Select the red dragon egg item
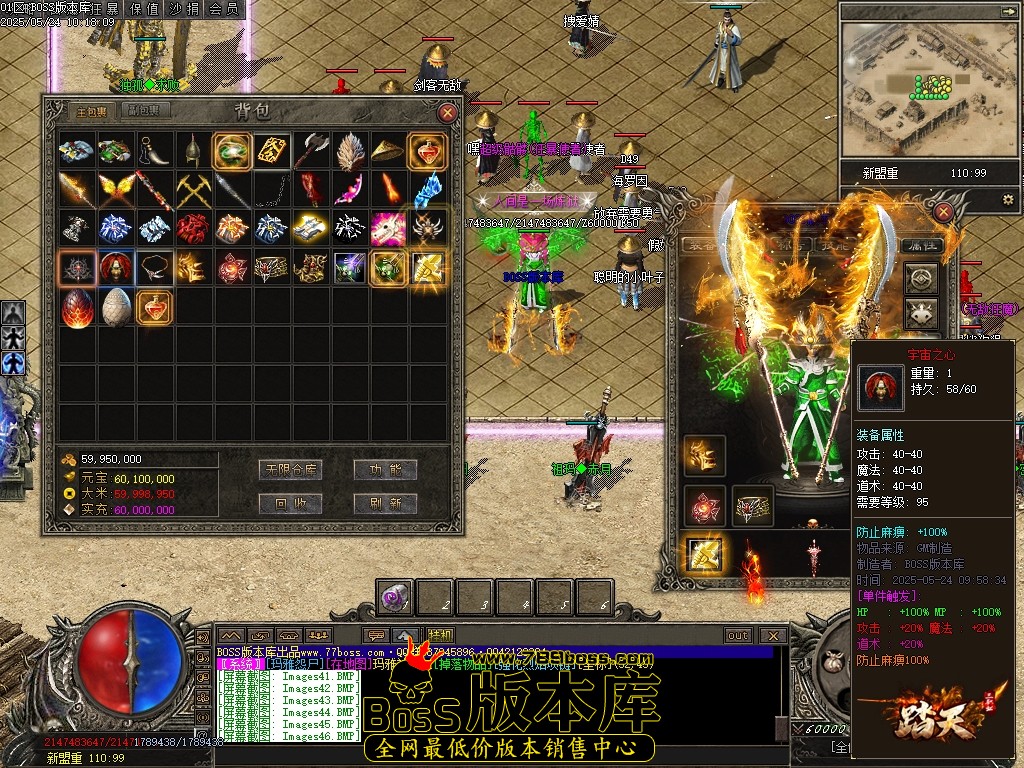The width and height of the screenshot is (1024, 768). [77, 308]
